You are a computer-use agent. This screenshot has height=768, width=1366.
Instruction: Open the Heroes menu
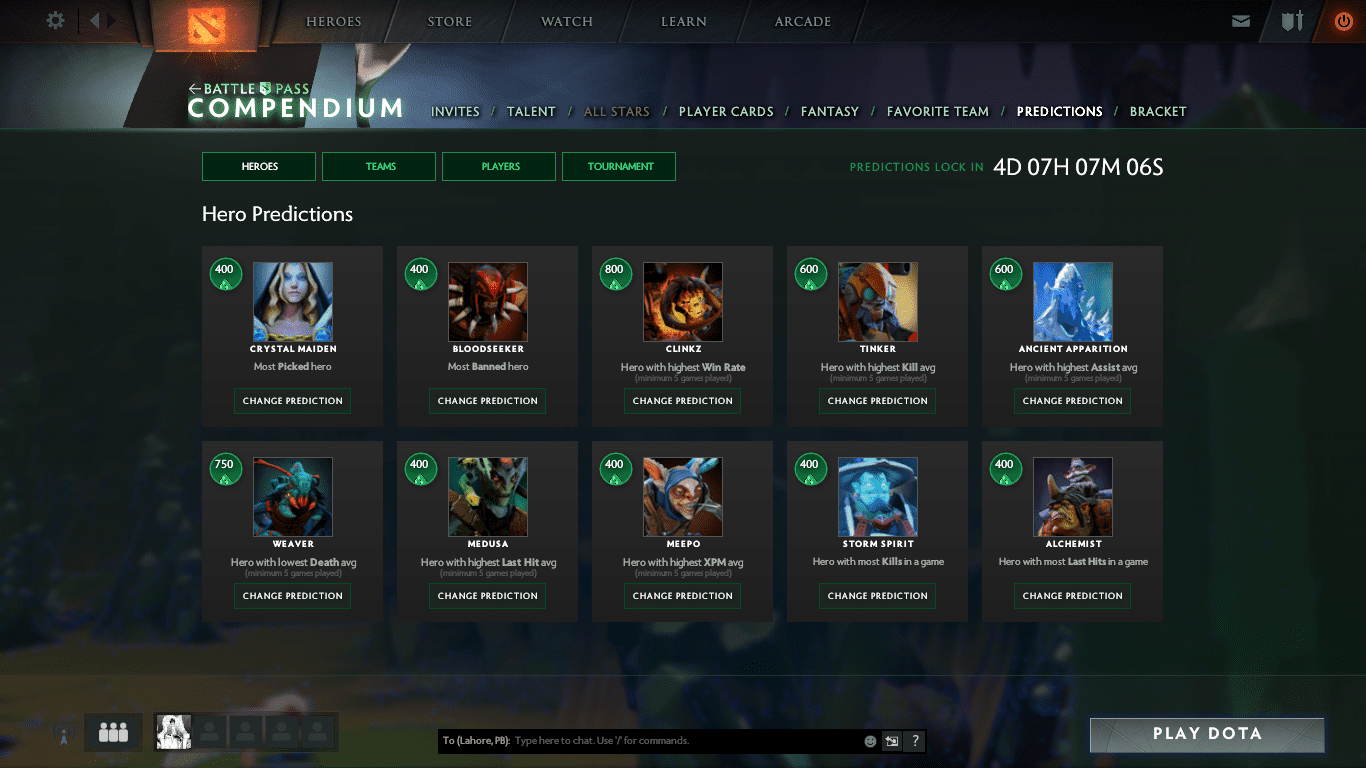pos(334,21)
